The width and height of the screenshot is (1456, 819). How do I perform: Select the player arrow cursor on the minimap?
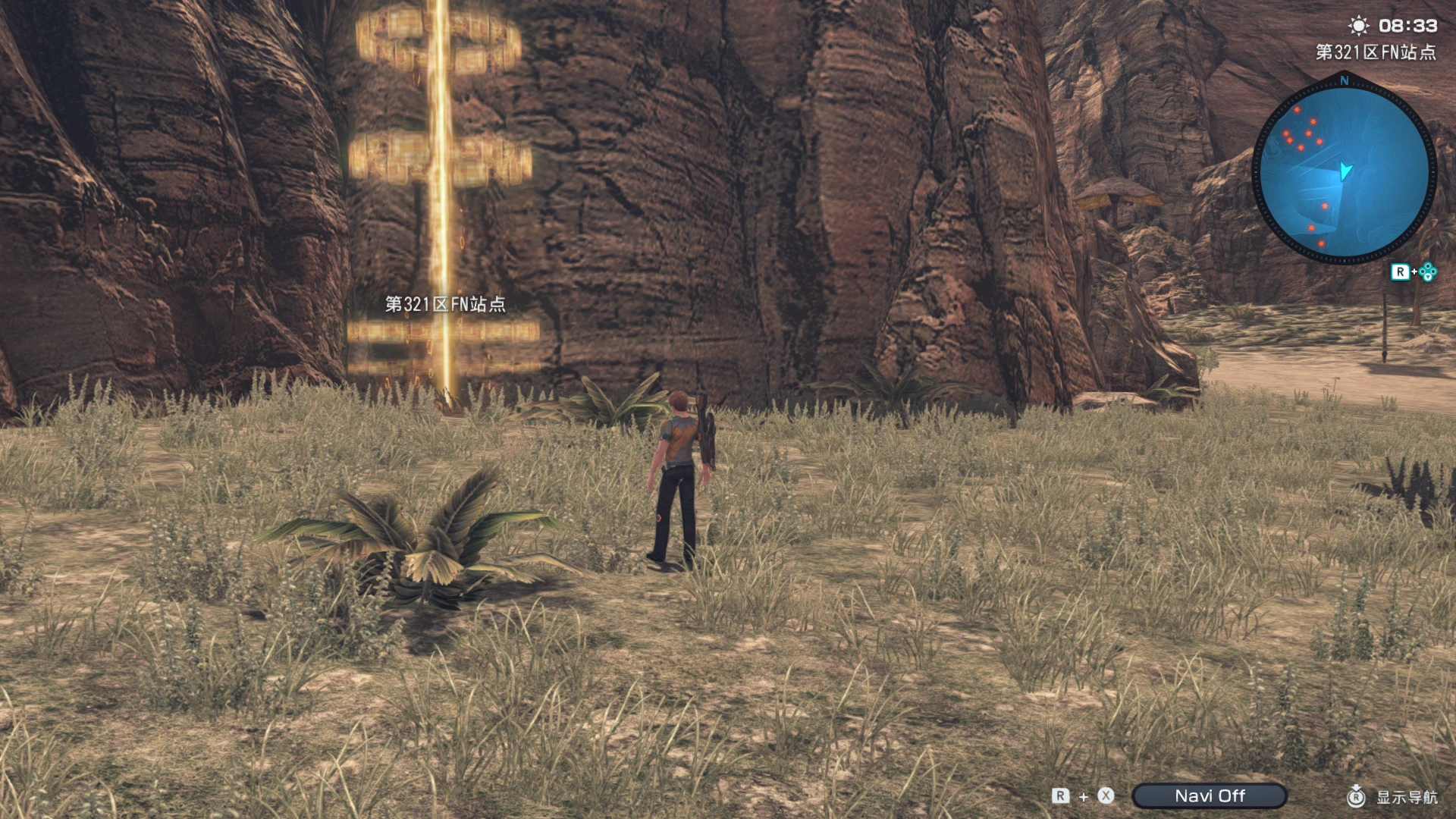tap(1345, 171)
